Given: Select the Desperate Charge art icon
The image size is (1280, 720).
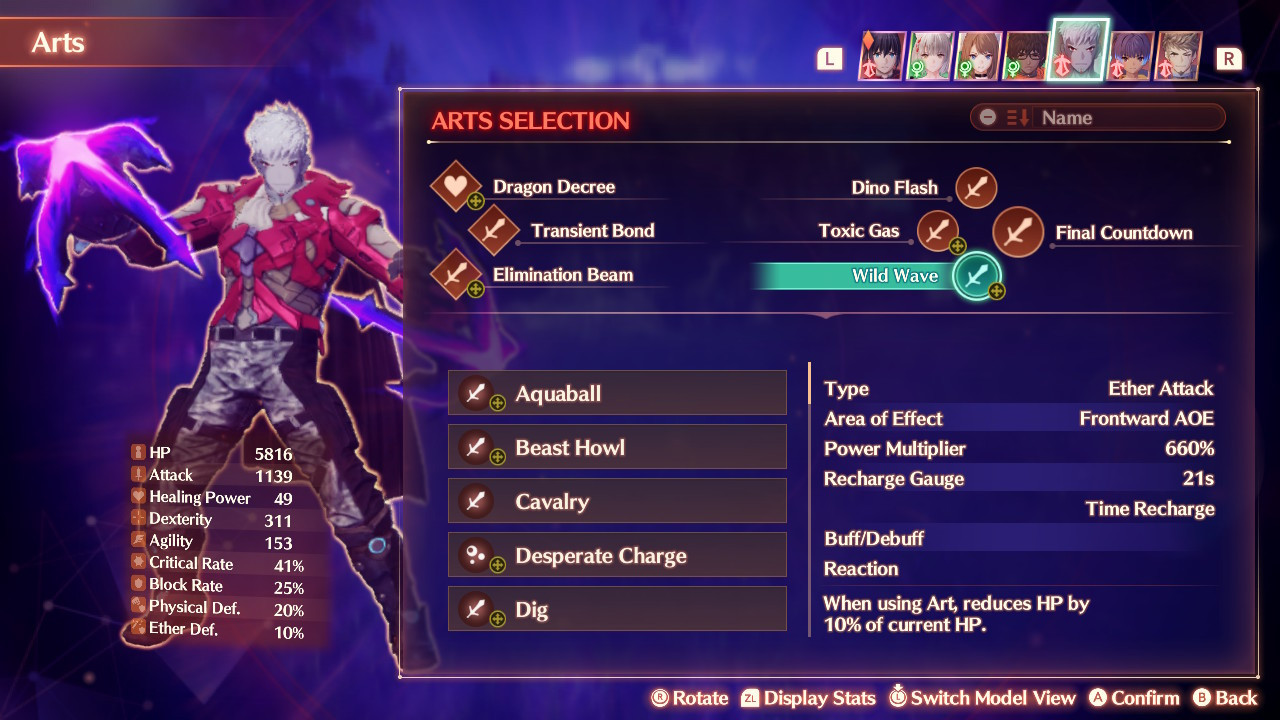Looking at the screenshot, I should 474,554.
